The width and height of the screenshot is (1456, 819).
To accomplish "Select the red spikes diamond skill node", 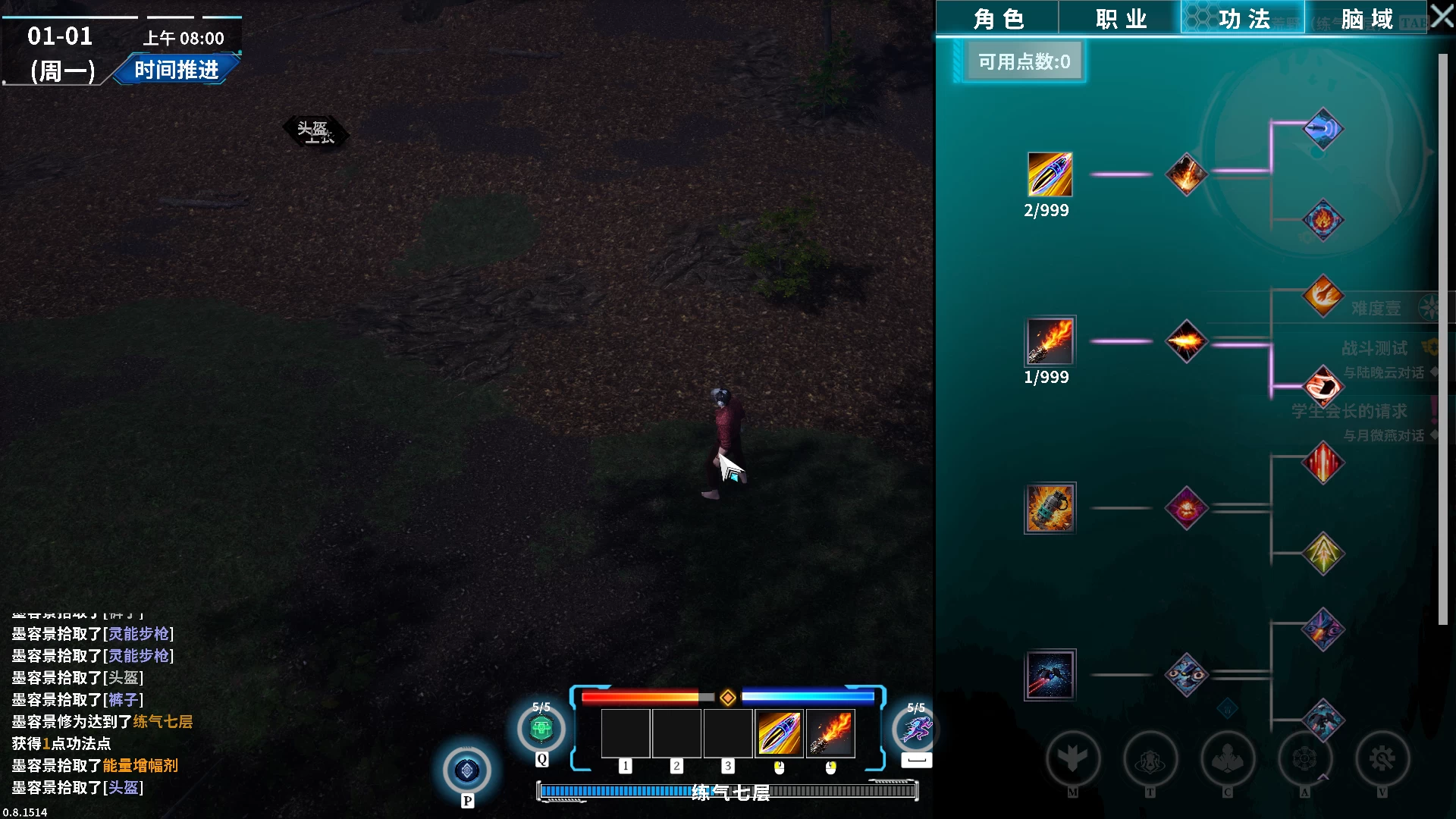I will 1323,463.
